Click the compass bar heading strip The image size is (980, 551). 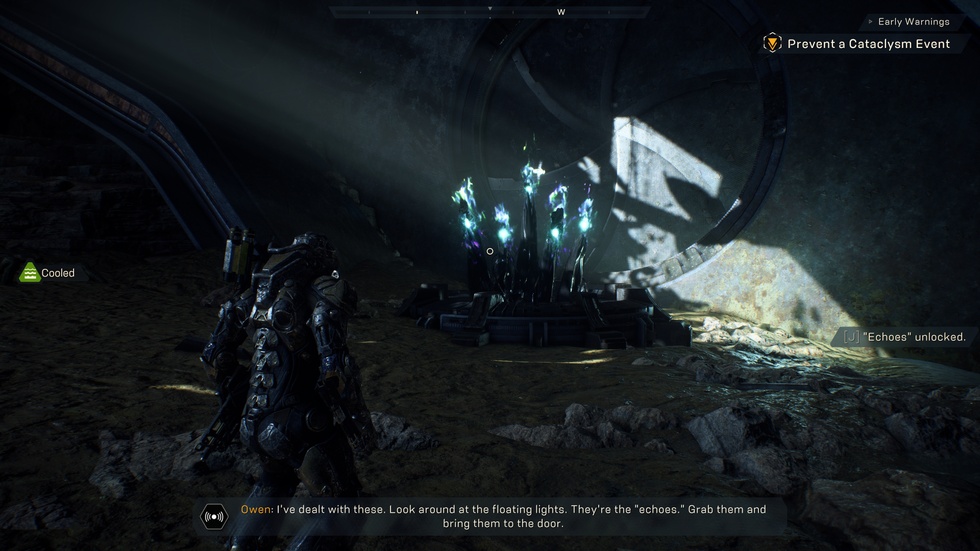click(x=489, y=12)
